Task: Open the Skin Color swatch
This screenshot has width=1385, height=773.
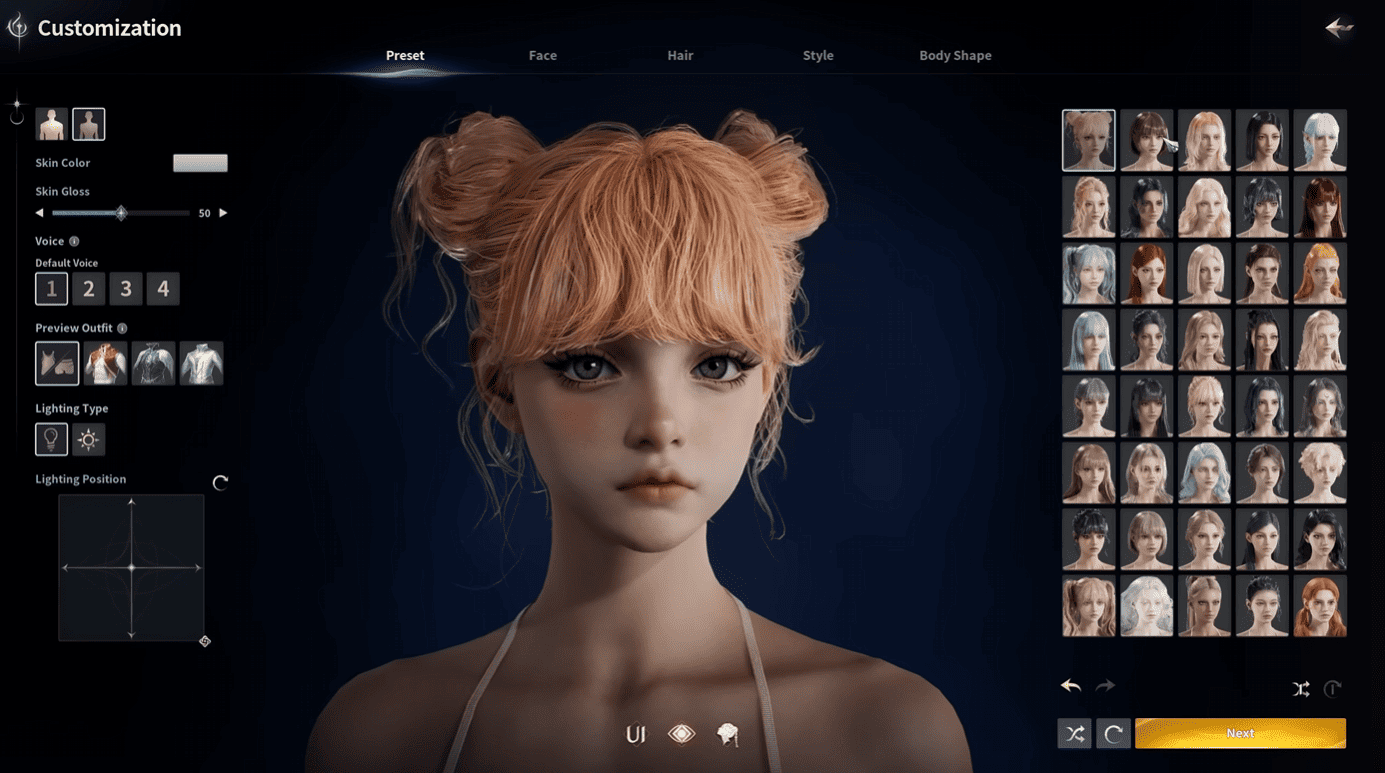Action: [200, 163]
